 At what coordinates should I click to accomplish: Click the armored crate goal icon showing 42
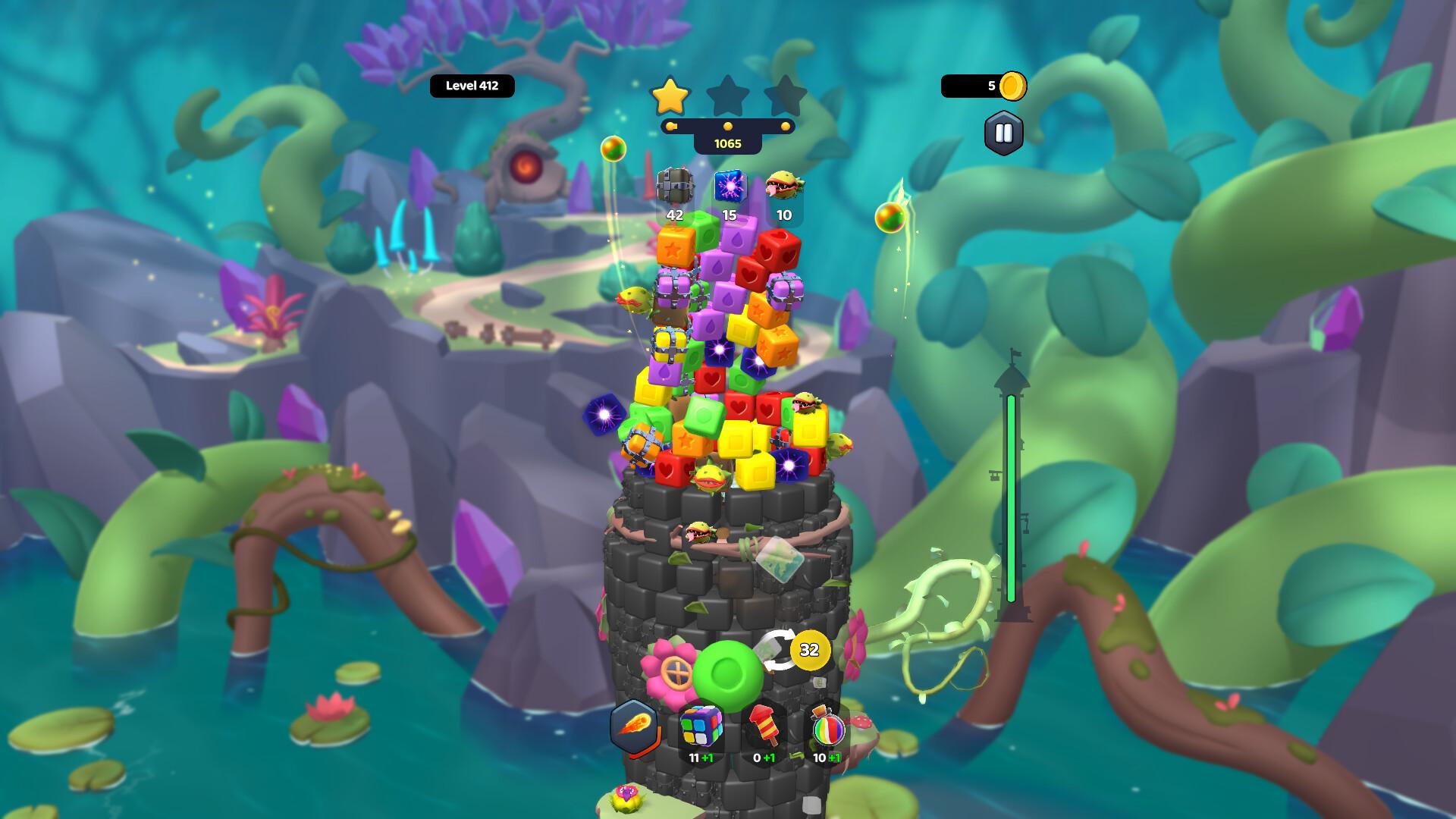(x=673, y=187)
